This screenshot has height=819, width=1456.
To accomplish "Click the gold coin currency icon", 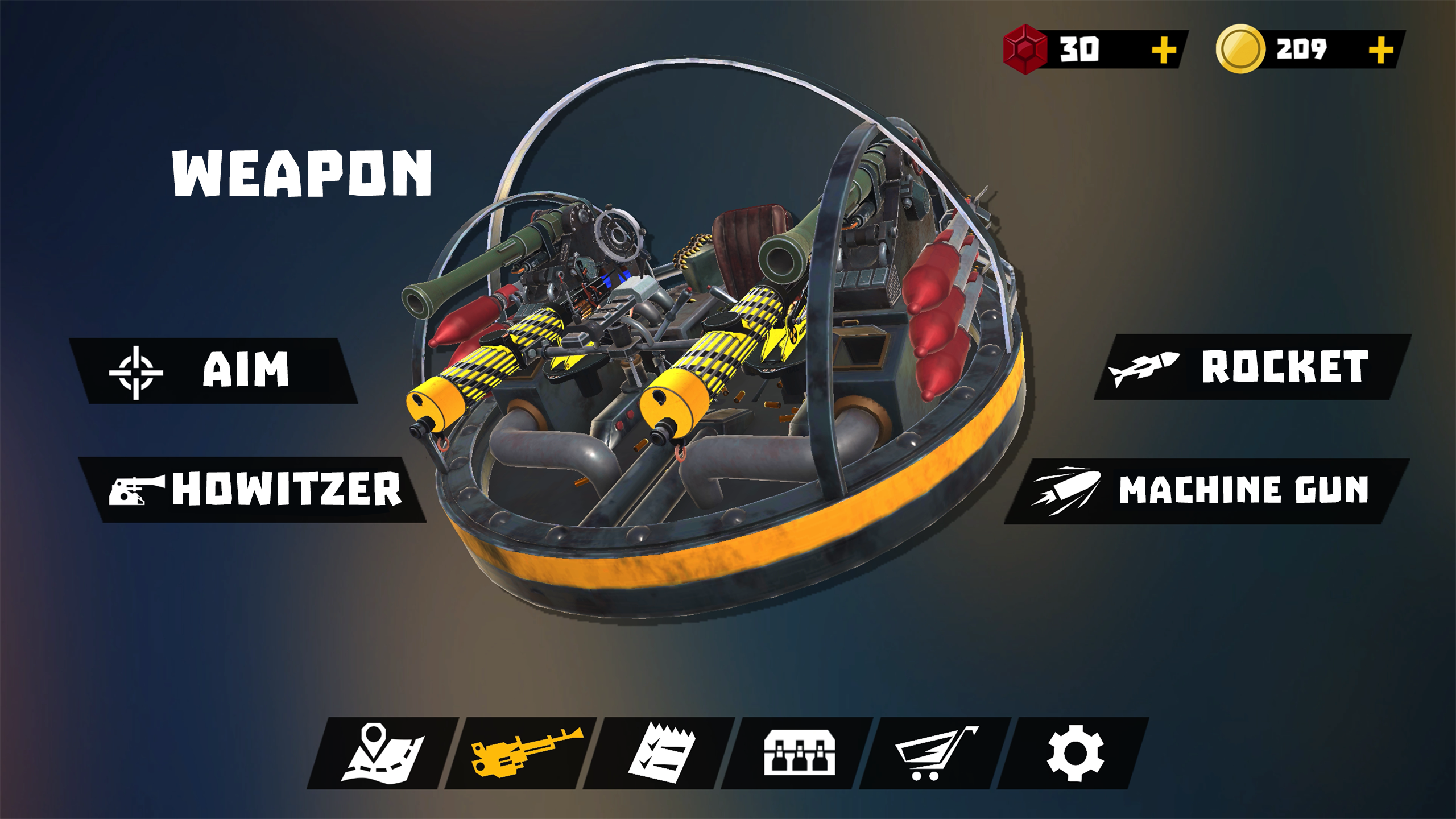I will [x=1242, y=47].
